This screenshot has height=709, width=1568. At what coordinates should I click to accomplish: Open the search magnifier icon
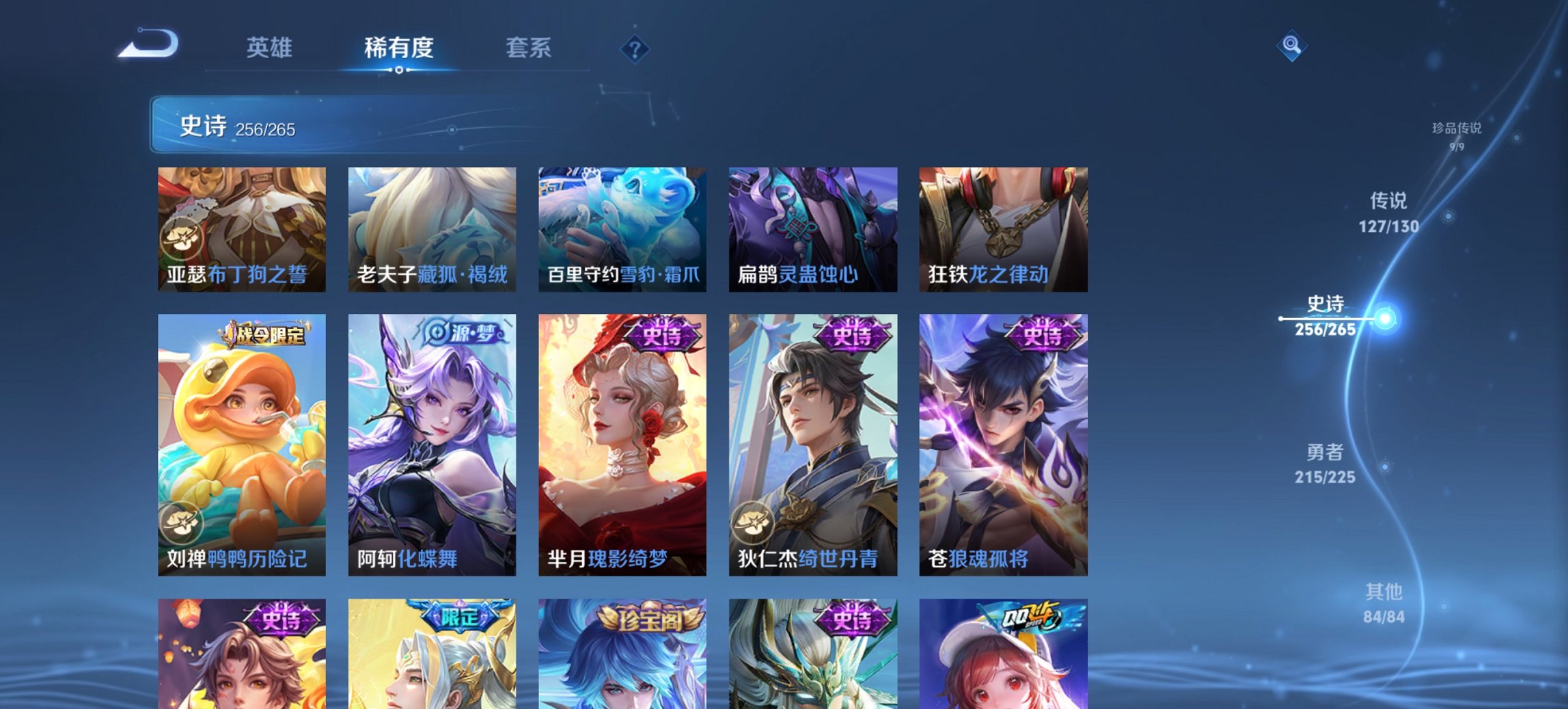tap(1290, 46)
